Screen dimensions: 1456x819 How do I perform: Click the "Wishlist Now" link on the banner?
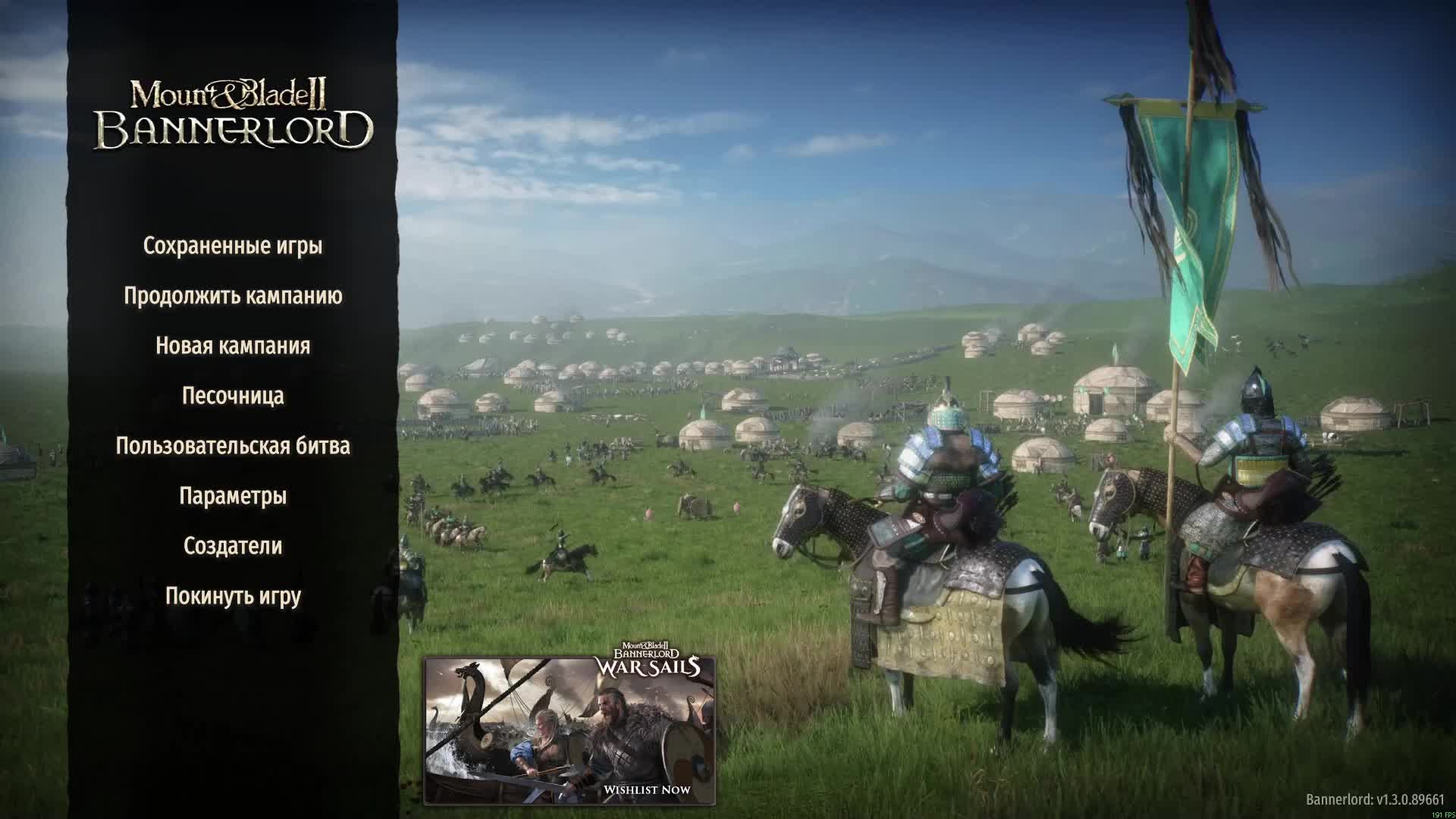646,790
